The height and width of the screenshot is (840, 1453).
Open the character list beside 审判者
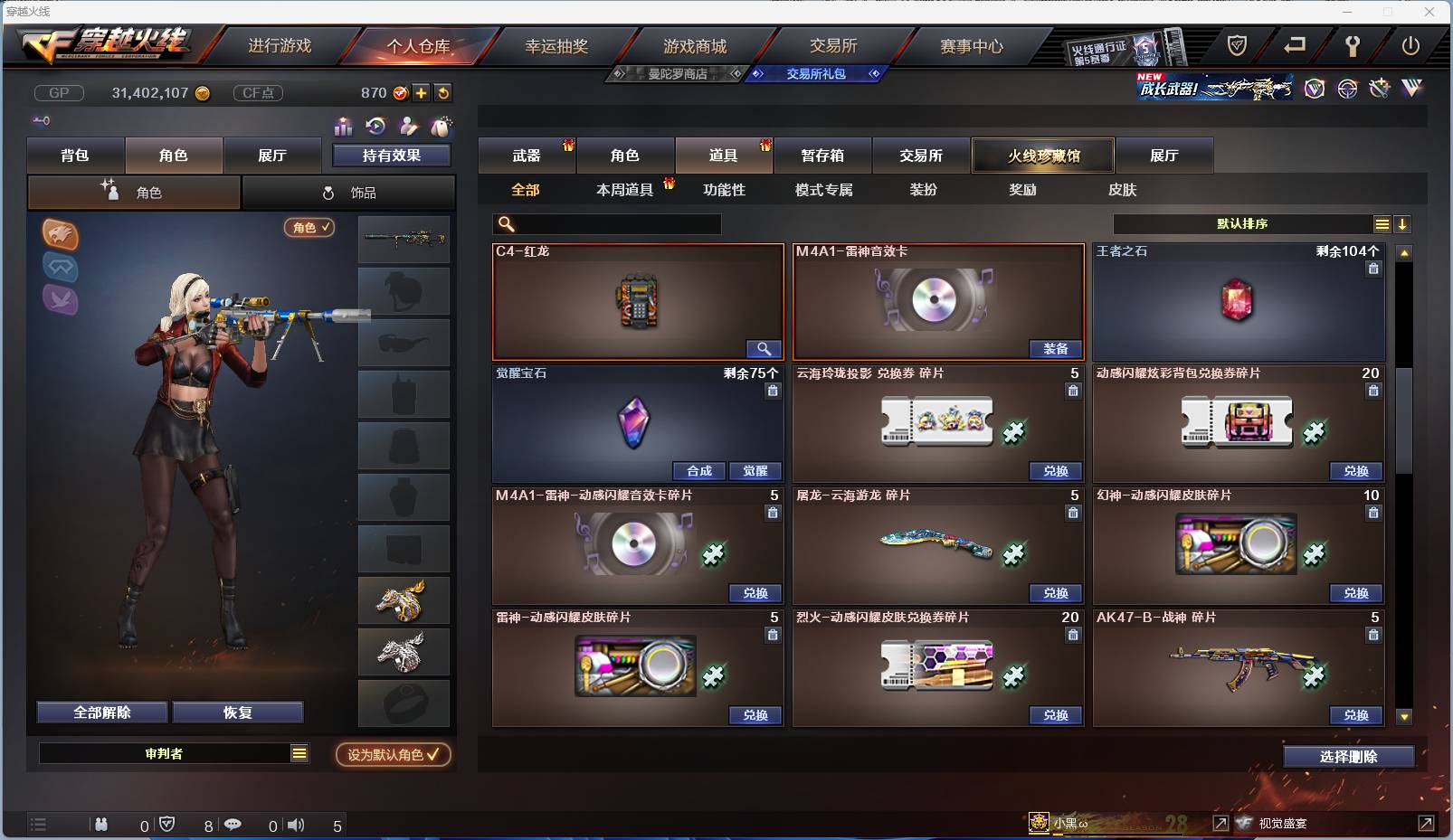pos(299,752)
